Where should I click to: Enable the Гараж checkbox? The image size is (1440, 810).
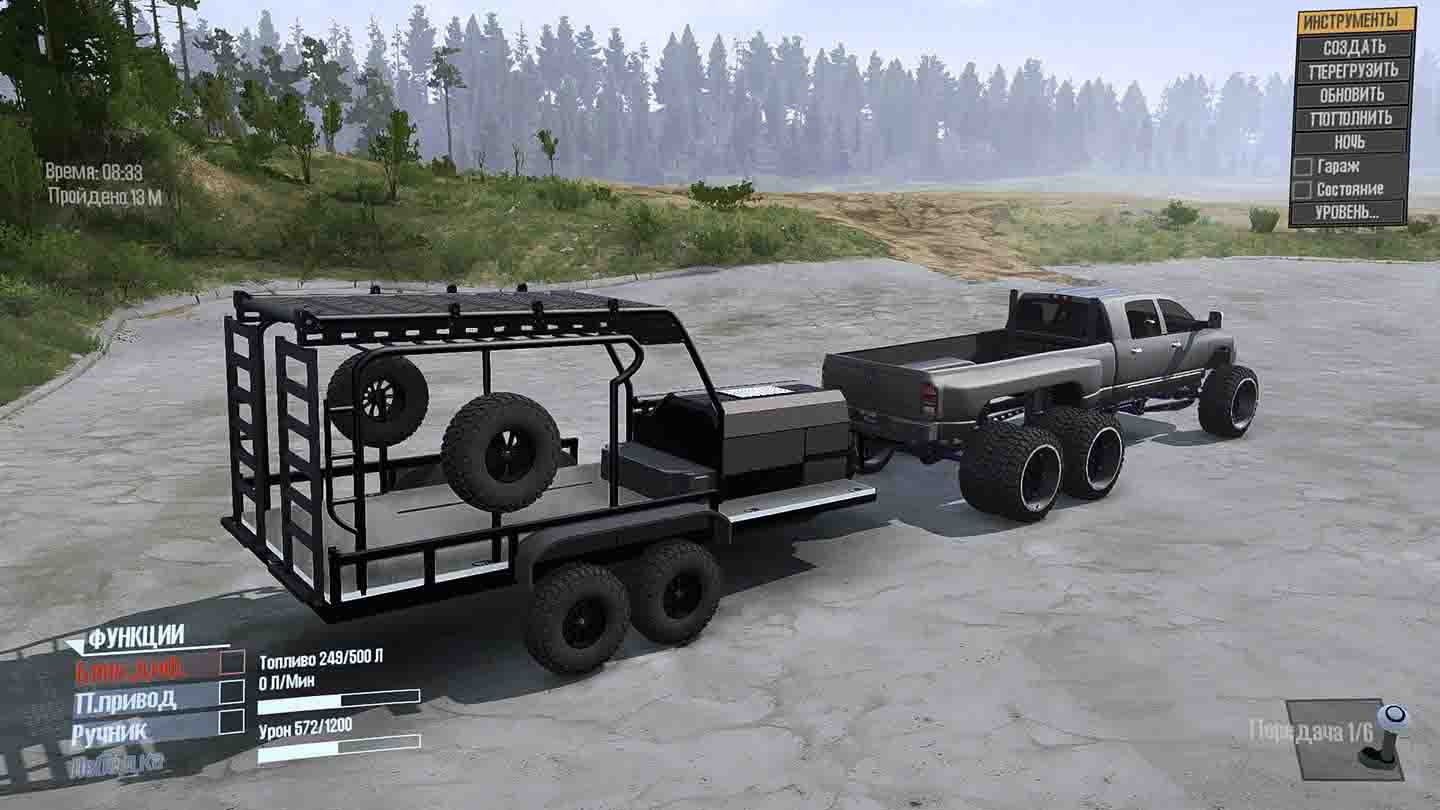coord(1307,165)
